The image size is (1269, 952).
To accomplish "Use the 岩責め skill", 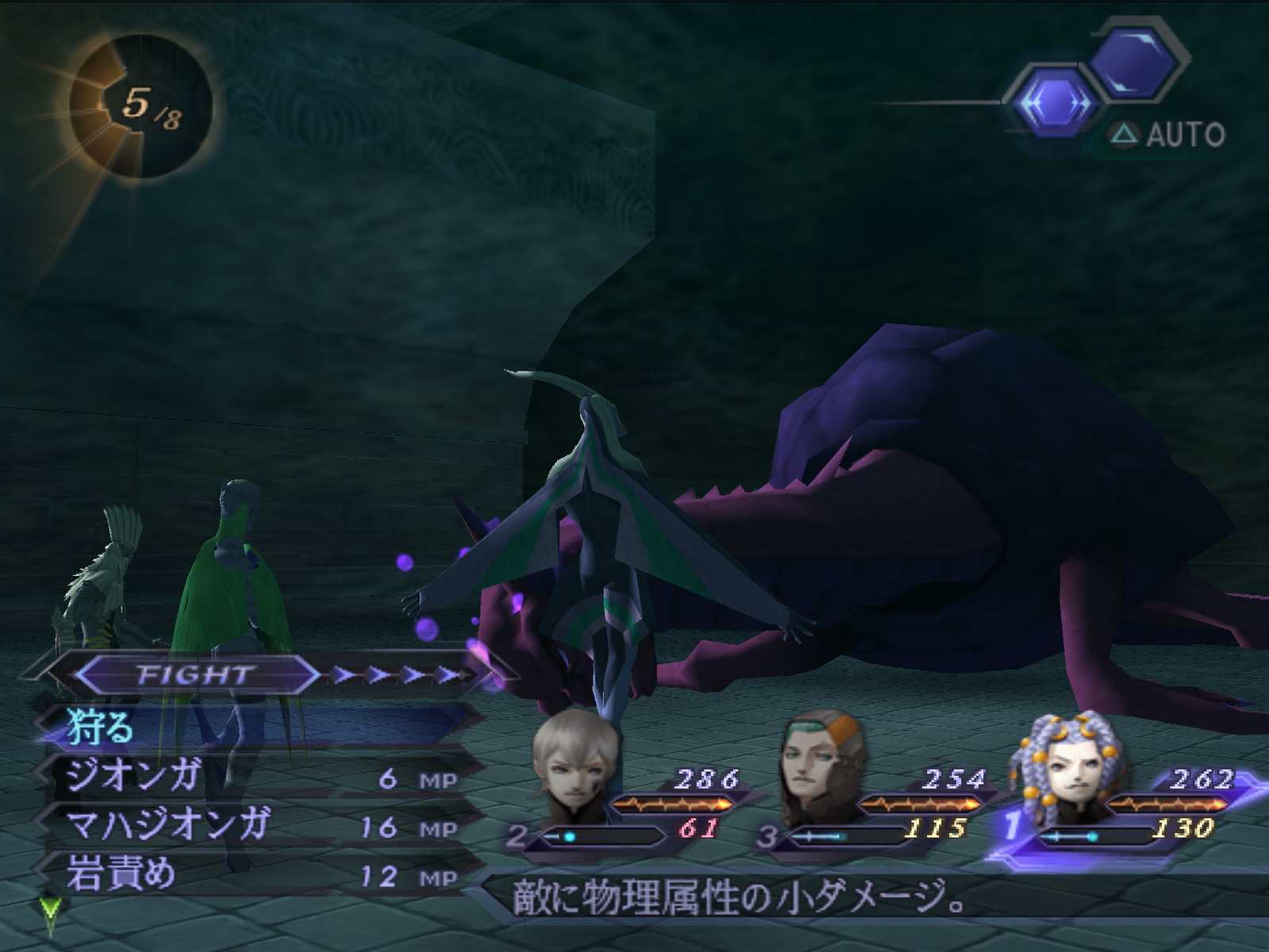I will pos(123,874).
